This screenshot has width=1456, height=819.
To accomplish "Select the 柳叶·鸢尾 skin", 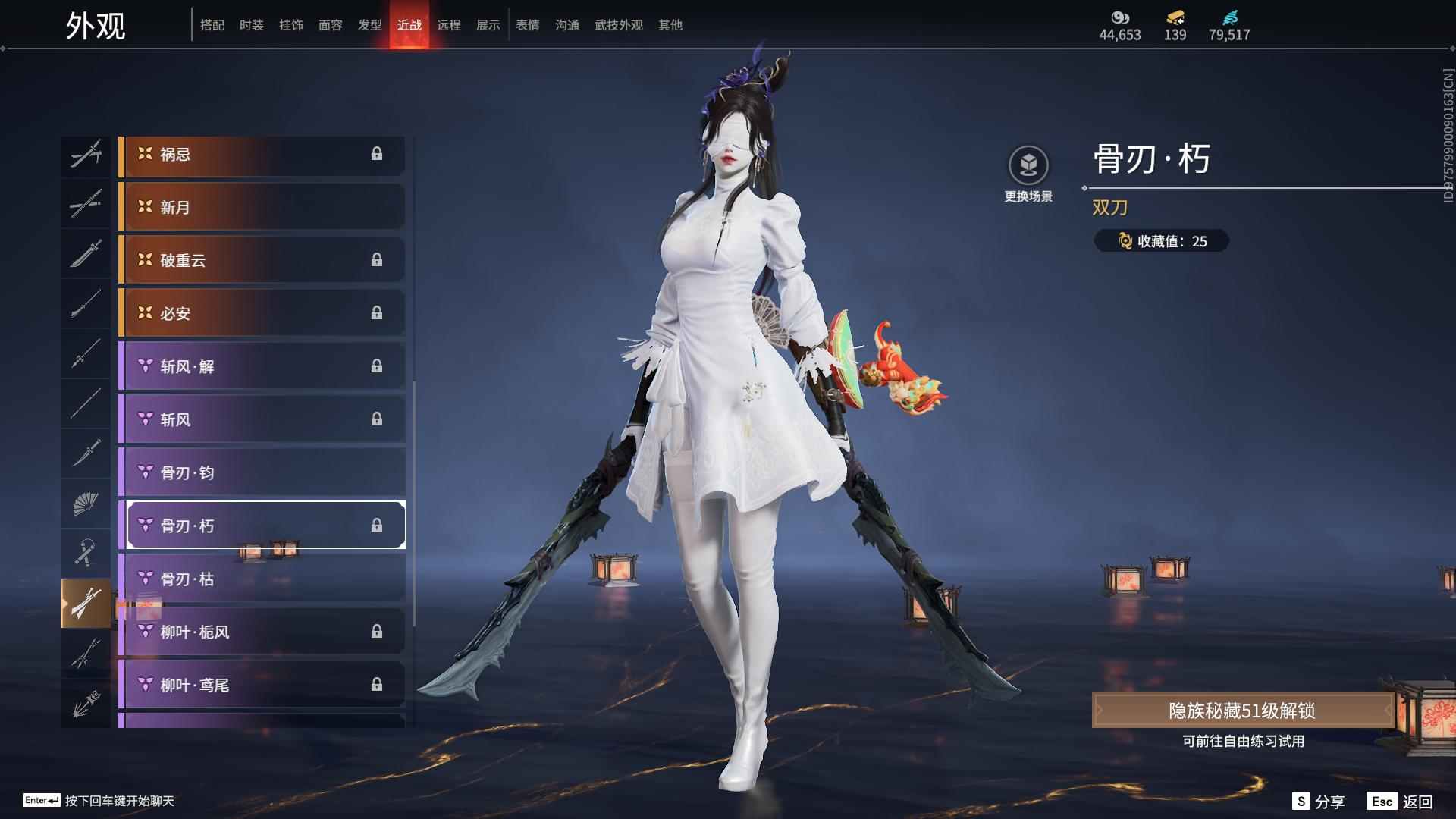I will coord(262,686).
